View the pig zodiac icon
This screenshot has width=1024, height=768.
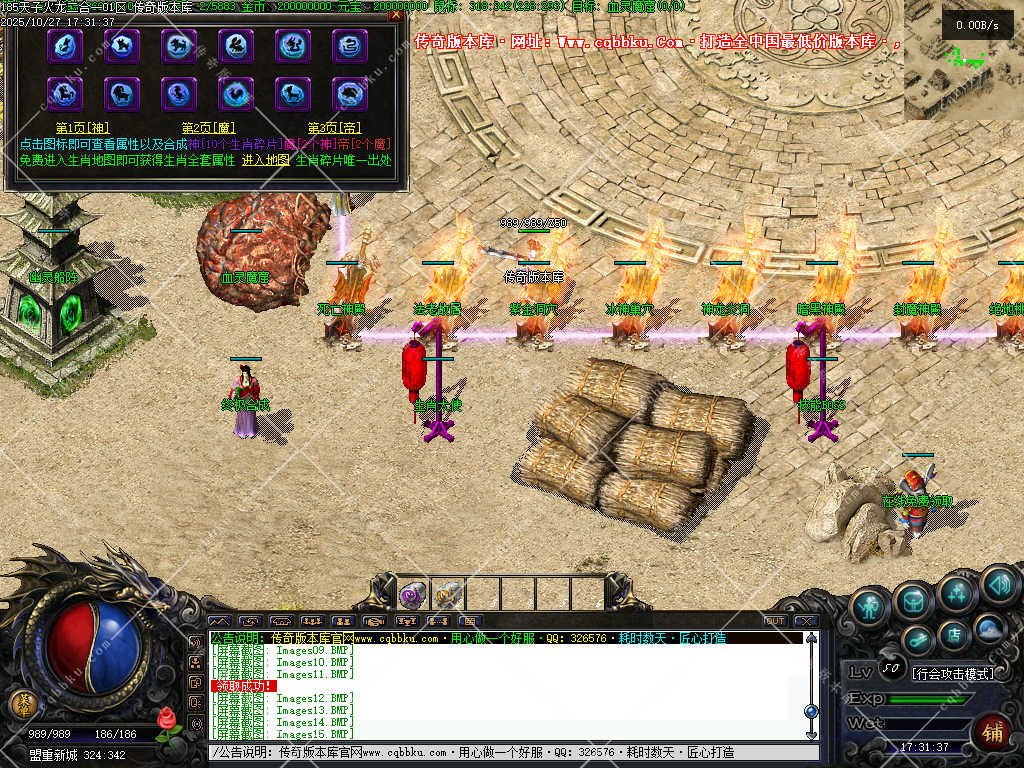(x=350, y=94)
